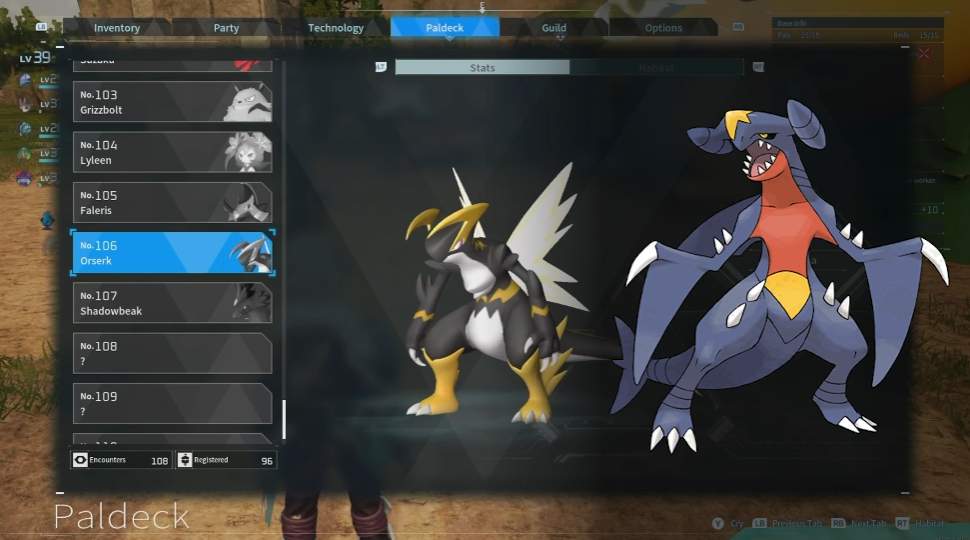This screenshot has height=540, width=970.
Task: Click the highlighted Orserk entry
Action: [172, 253]
